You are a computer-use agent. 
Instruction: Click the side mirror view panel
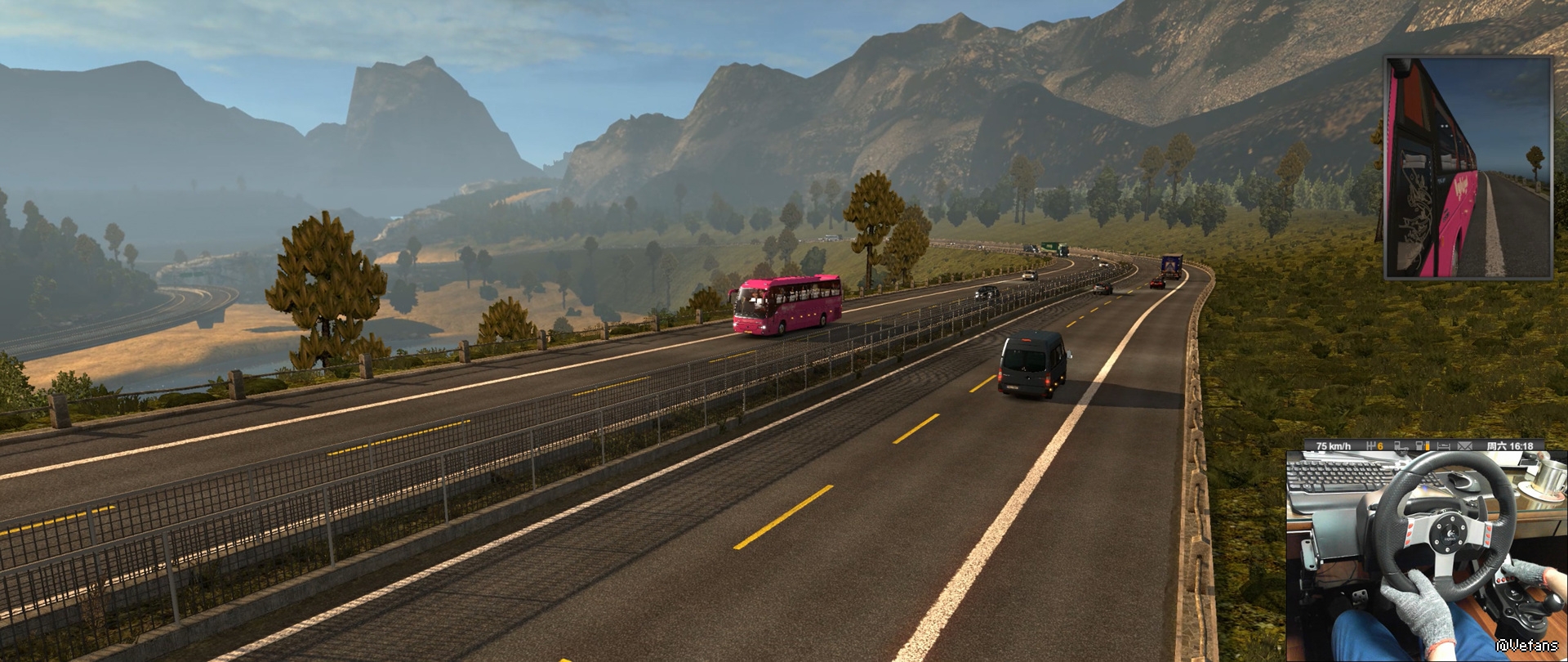(1468, 168)
